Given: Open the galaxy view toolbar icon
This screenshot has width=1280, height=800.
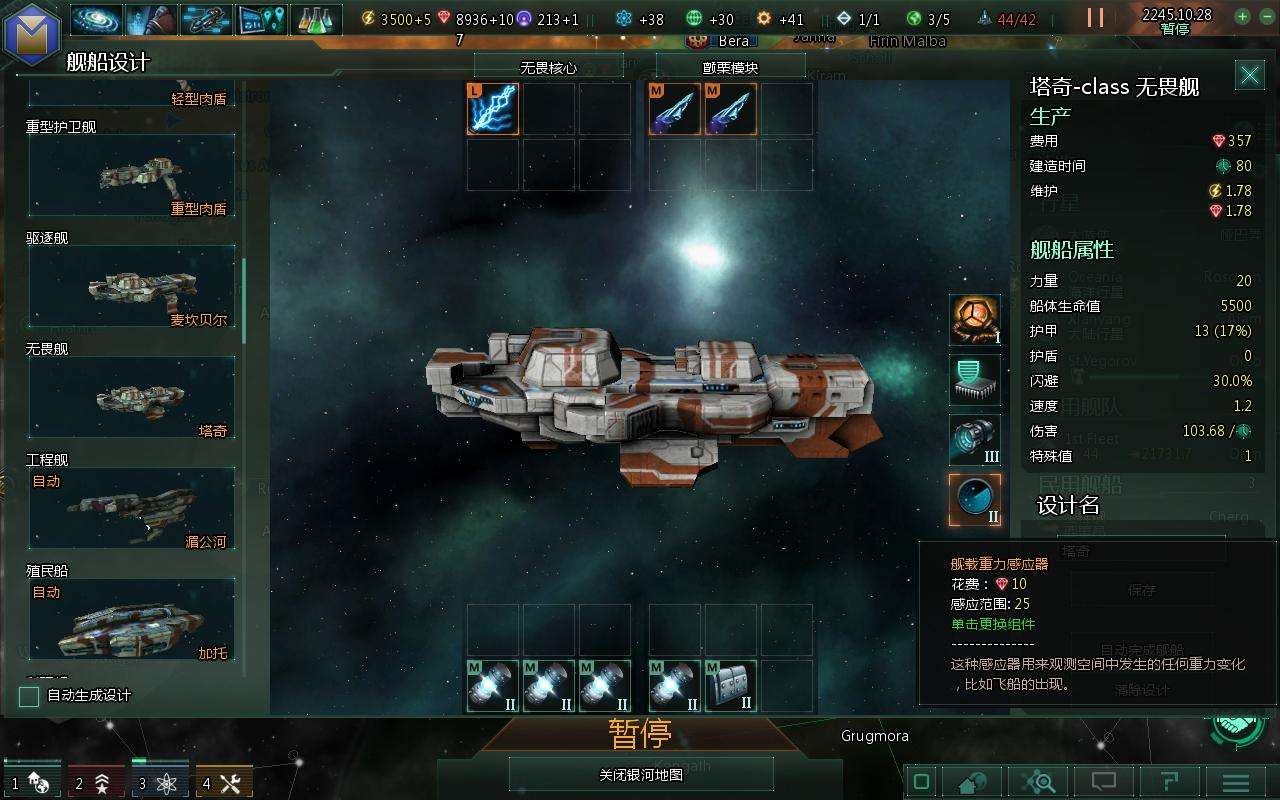Looking at the screenshot, I should point(96,19).
